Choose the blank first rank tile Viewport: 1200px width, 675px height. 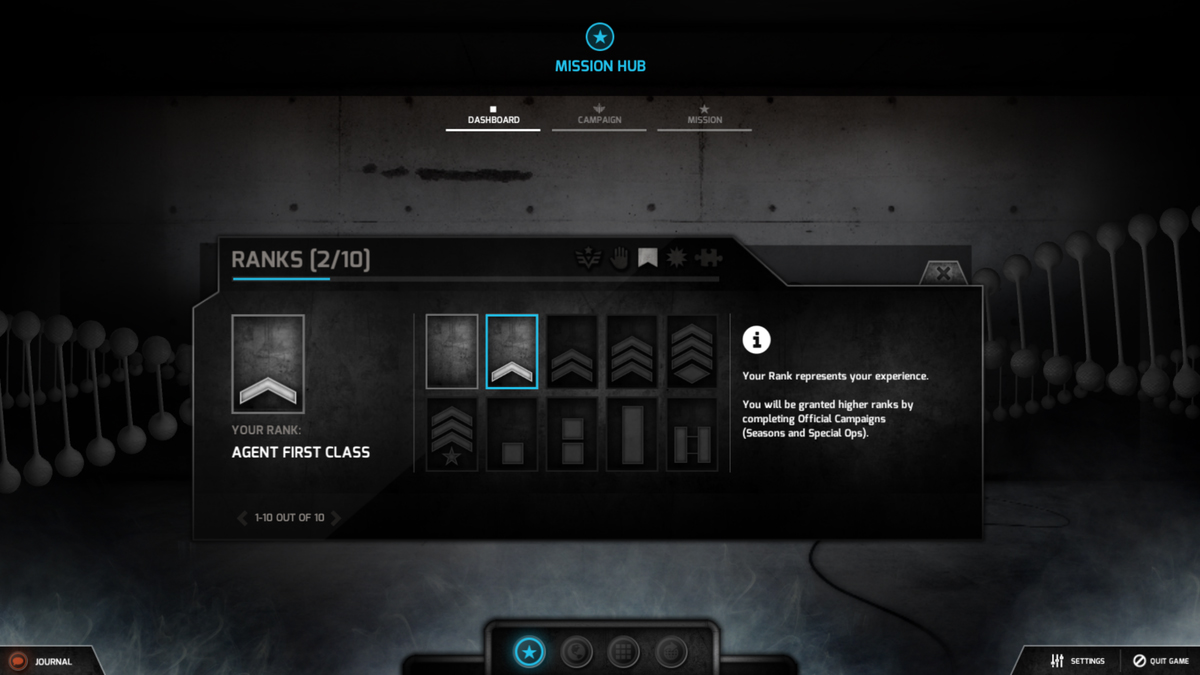(452, 351)
